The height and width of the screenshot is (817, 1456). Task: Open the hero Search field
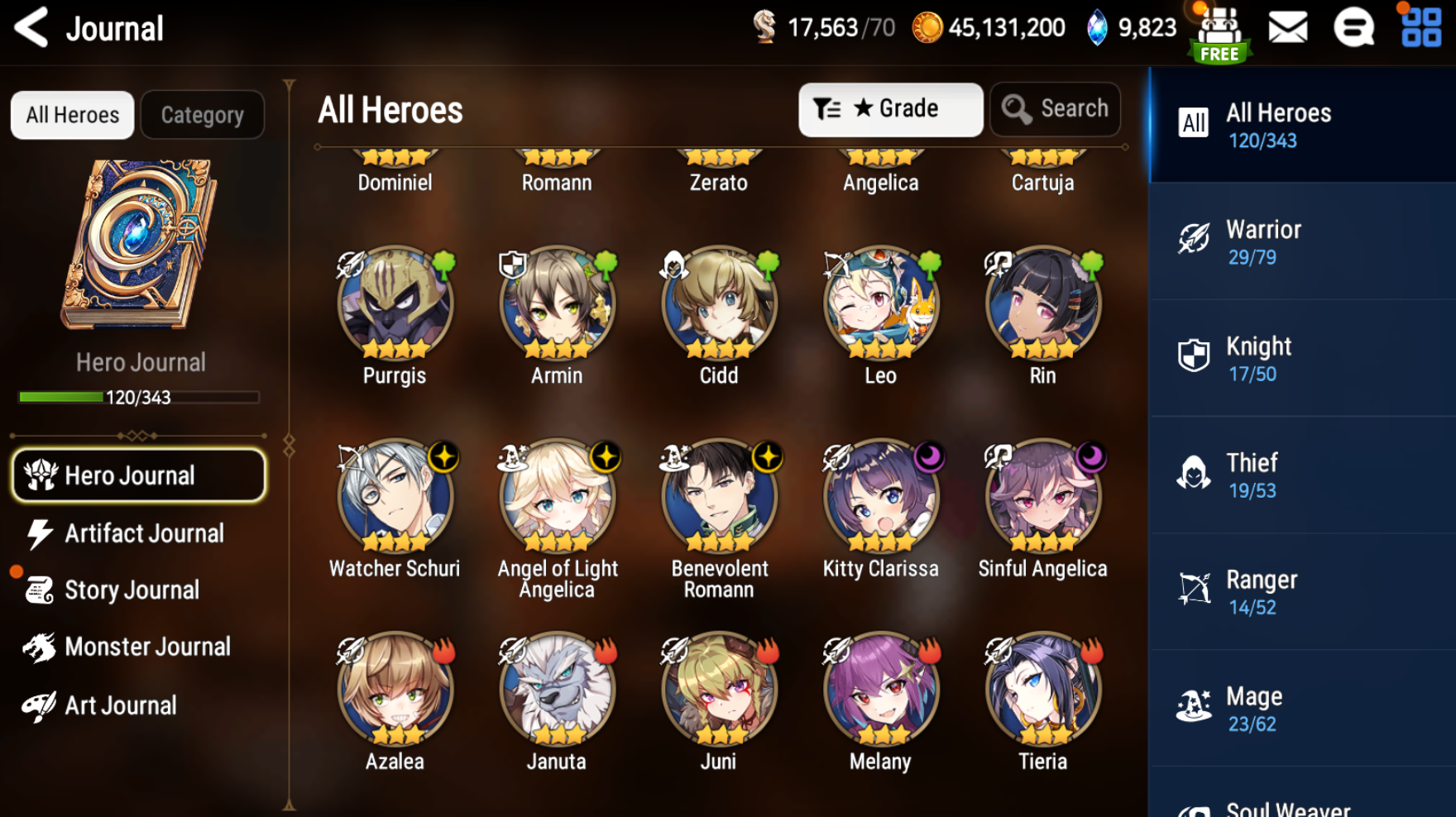pyautogui.click(x=1055, y=109)
